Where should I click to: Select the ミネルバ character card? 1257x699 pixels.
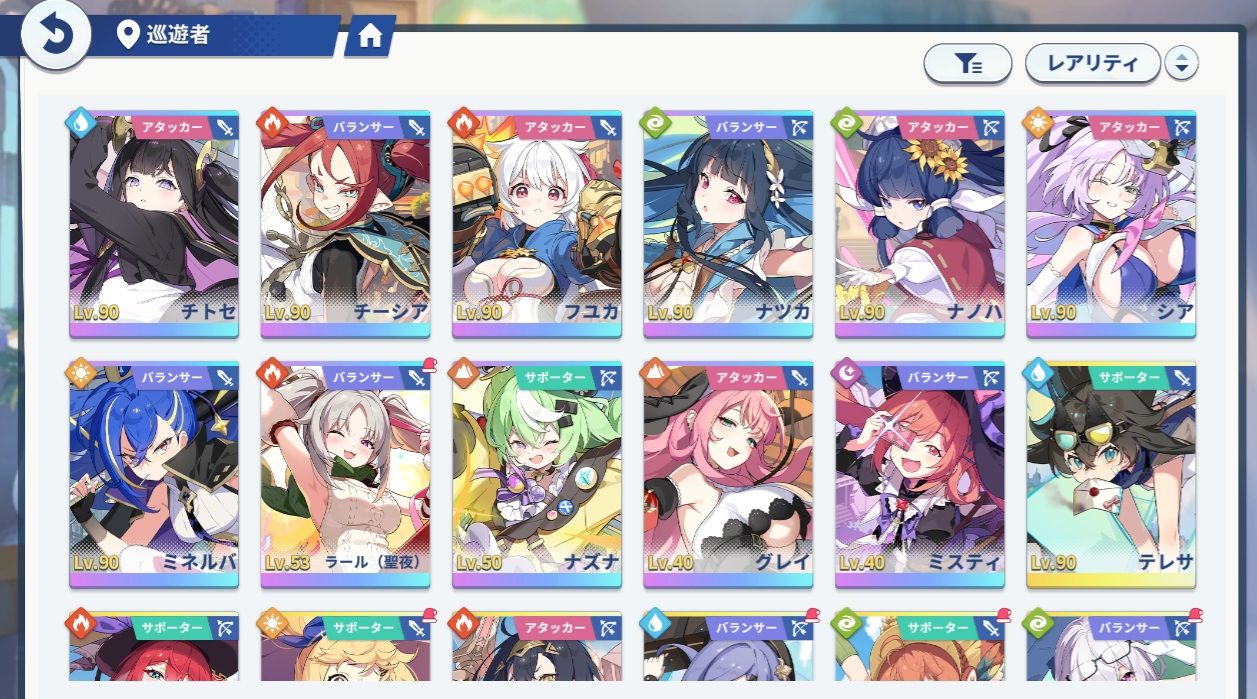(154, 474)
